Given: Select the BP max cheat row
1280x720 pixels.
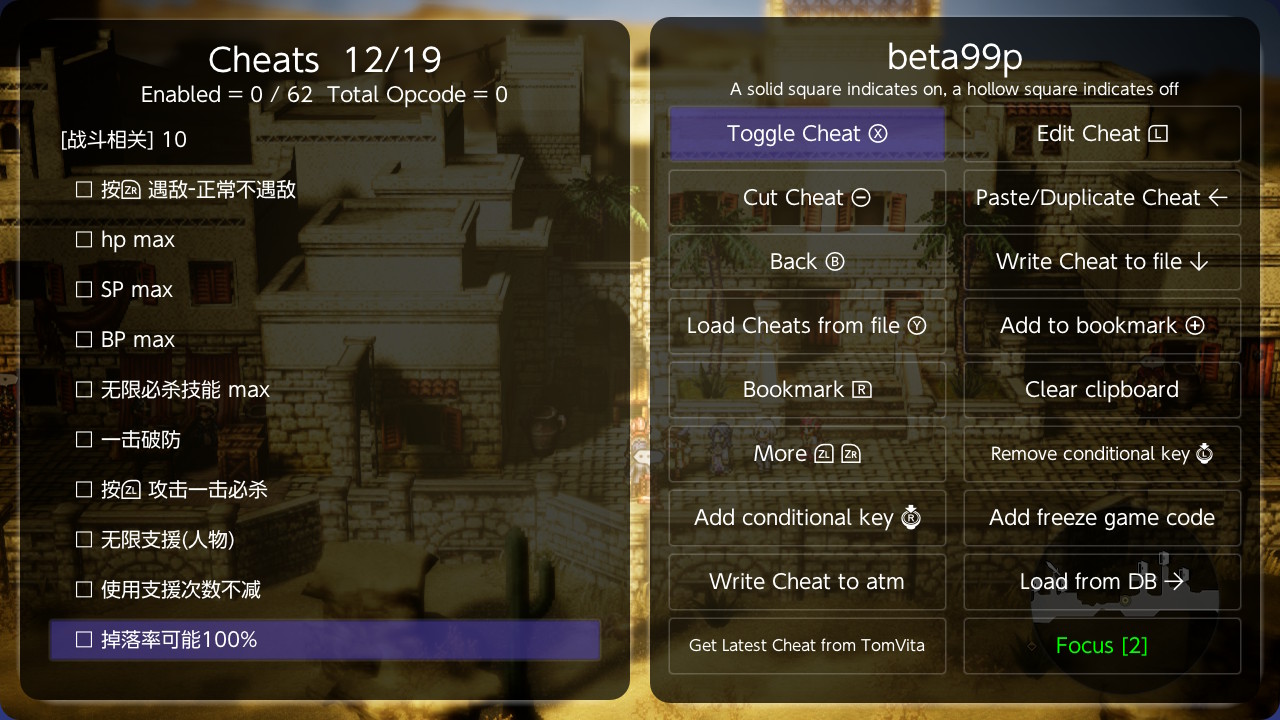Looking at the screenshot, I should tap(137, 339).
